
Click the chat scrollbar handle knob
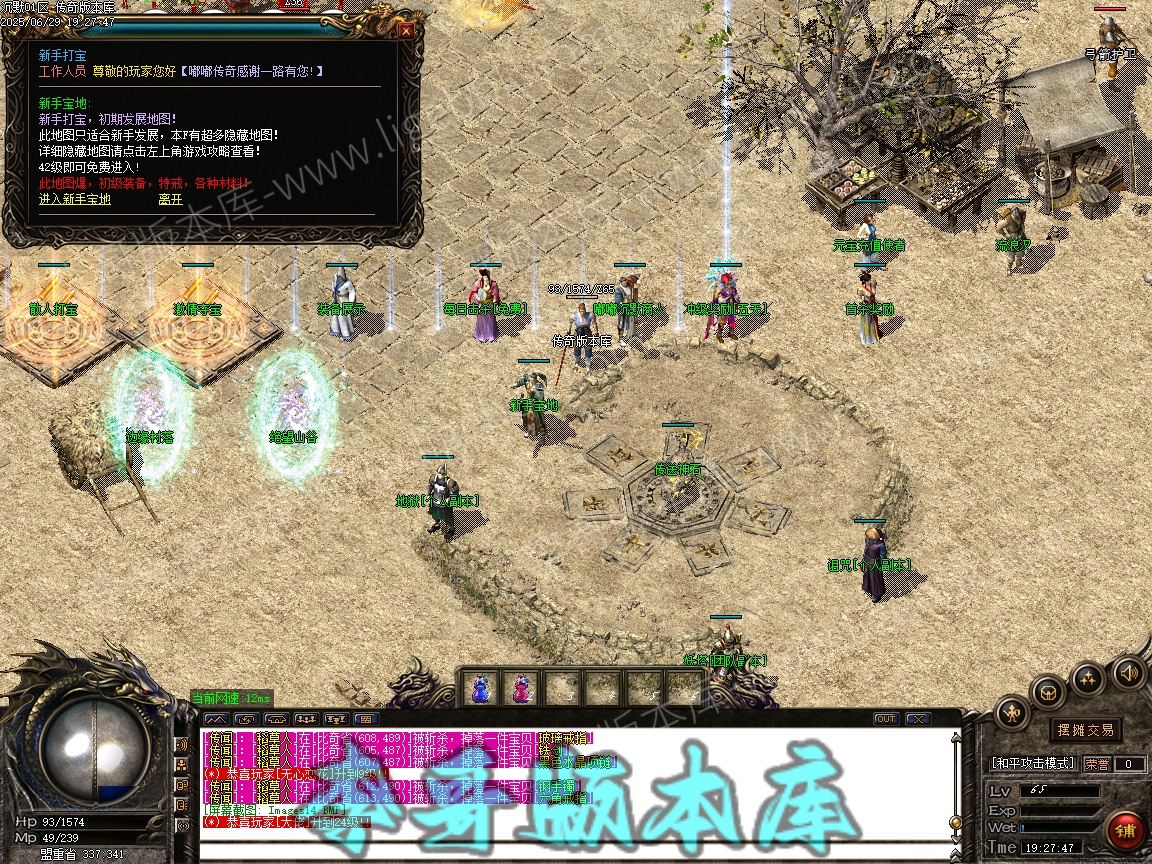pos(955,822)
